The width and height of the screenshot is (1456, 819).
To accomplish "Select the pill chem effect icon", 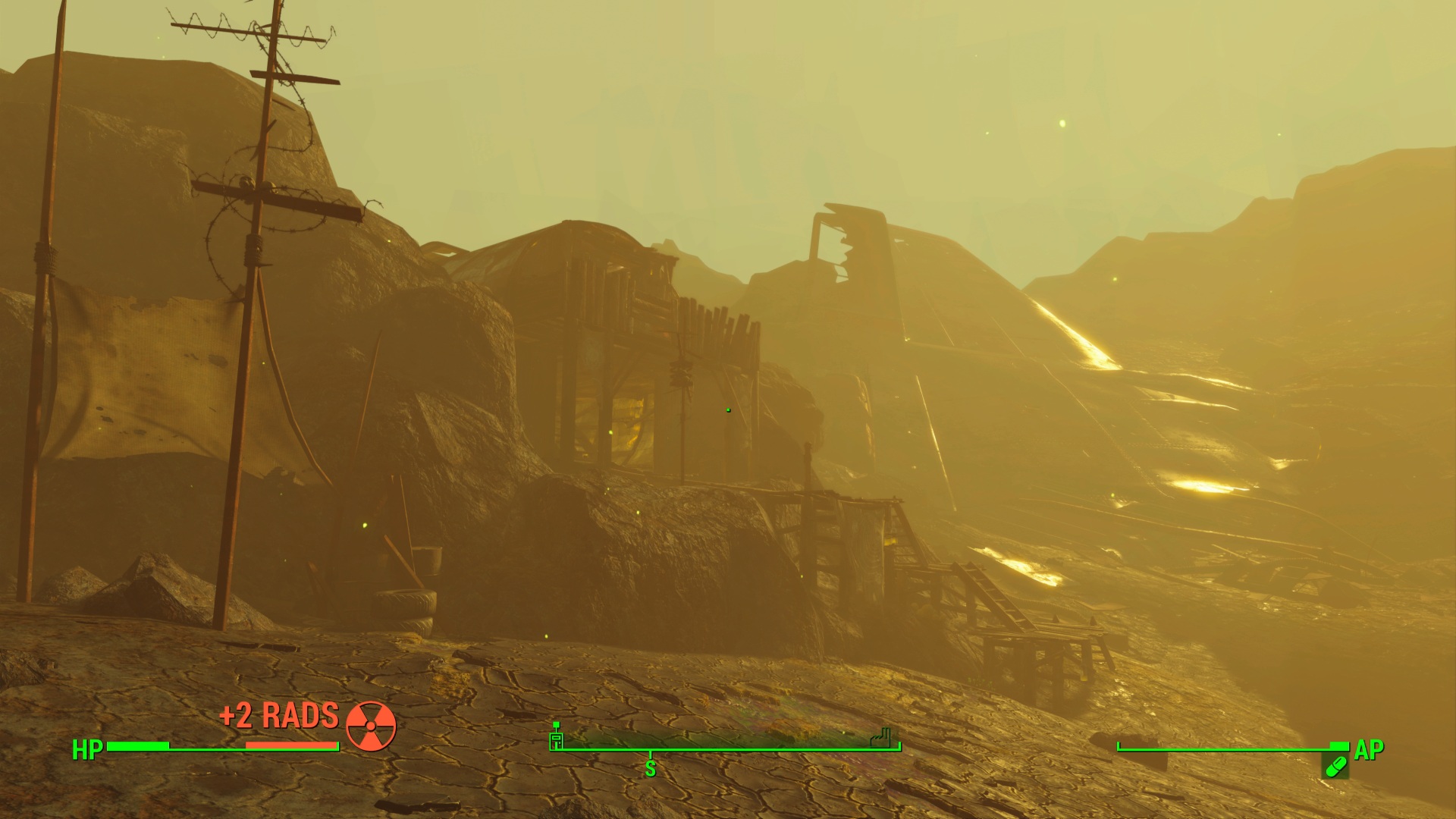I will tap(1335, 767).
